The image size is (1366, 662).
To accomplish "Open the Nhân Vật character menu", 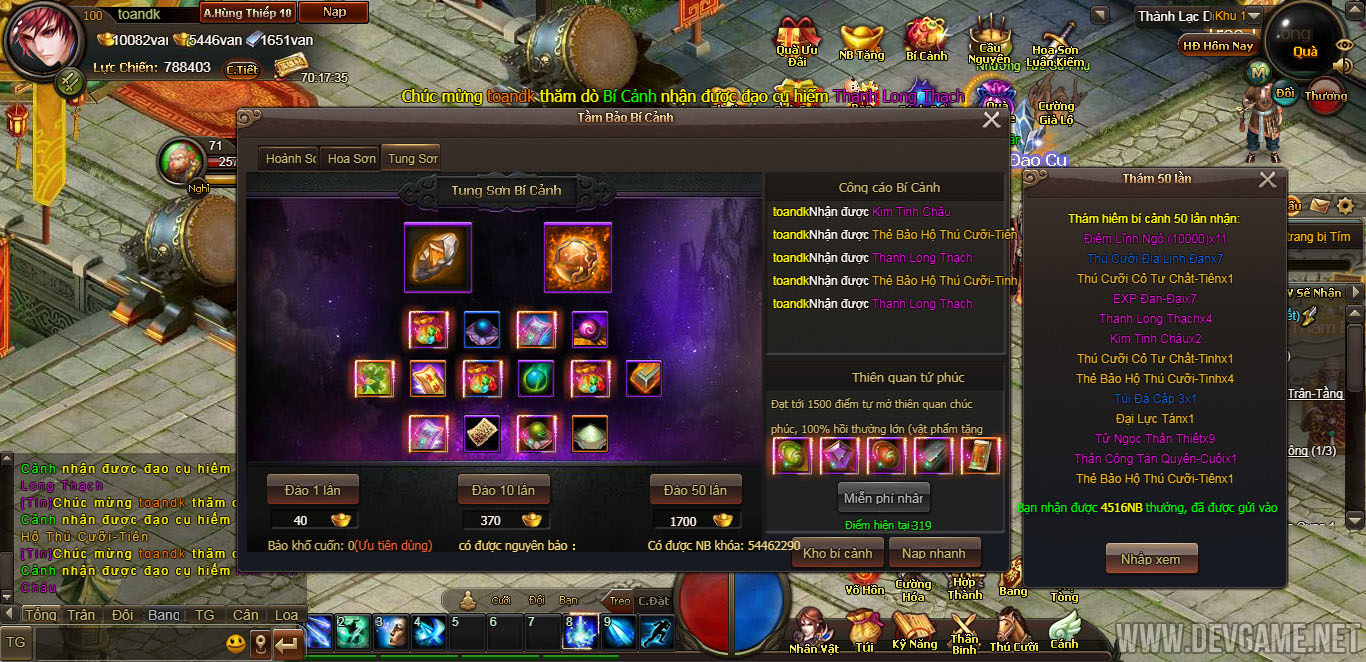I will click(x=813, y=632).
